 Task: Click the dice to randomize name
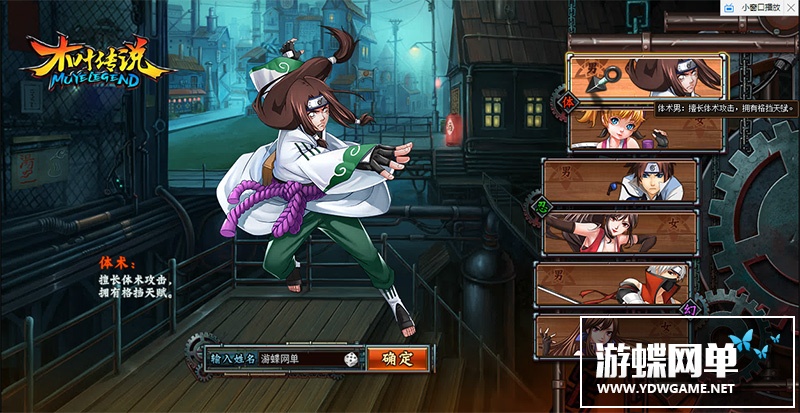click(x=351, y=358)
